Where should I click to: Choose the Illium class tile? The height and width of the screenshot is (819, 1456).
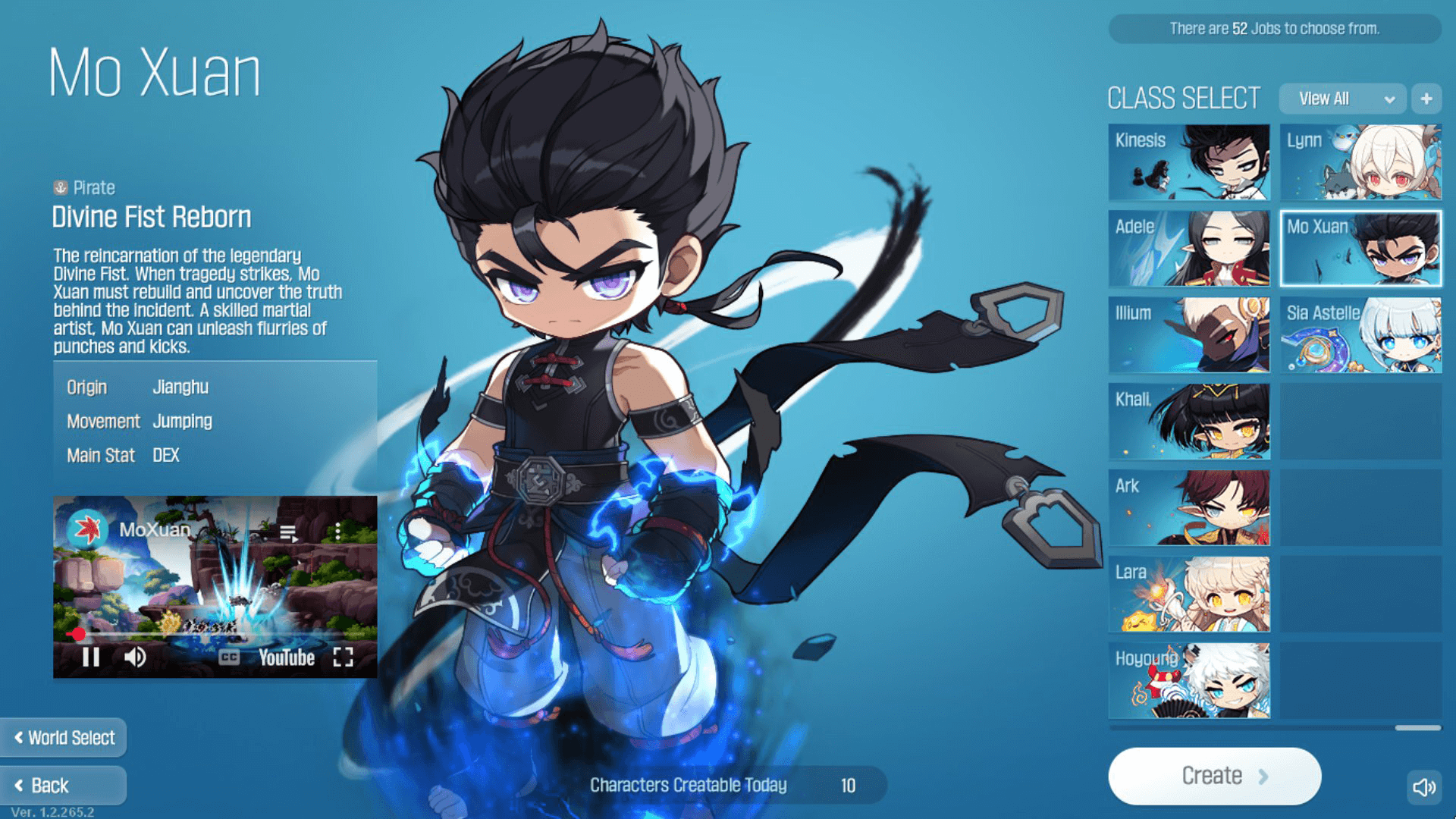tap(1188, 335)
